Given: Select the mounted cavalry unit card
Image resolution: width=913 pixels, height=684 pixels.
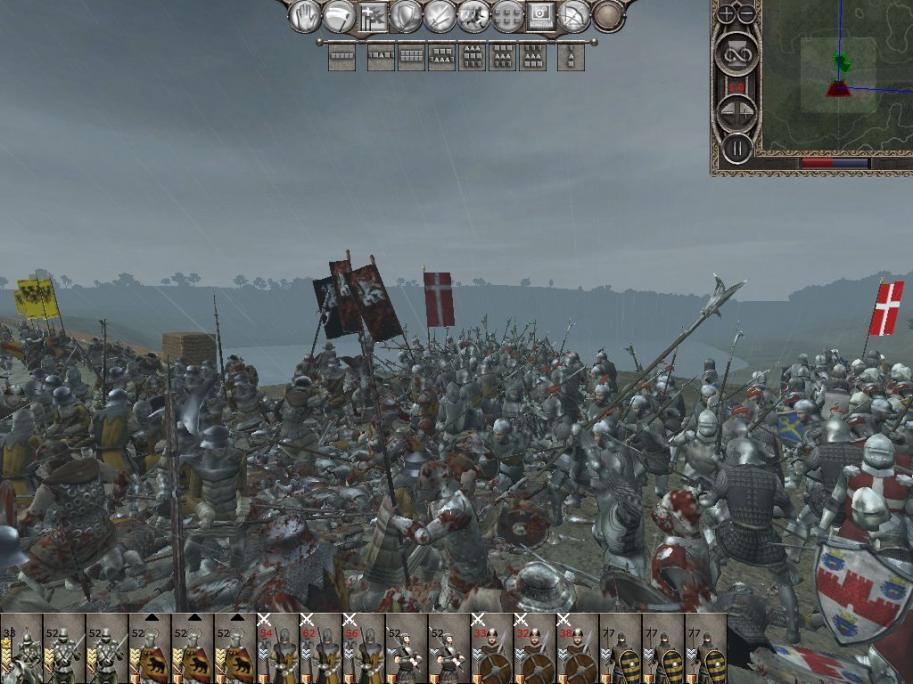Looking at the screenshot, I should 22,649.
